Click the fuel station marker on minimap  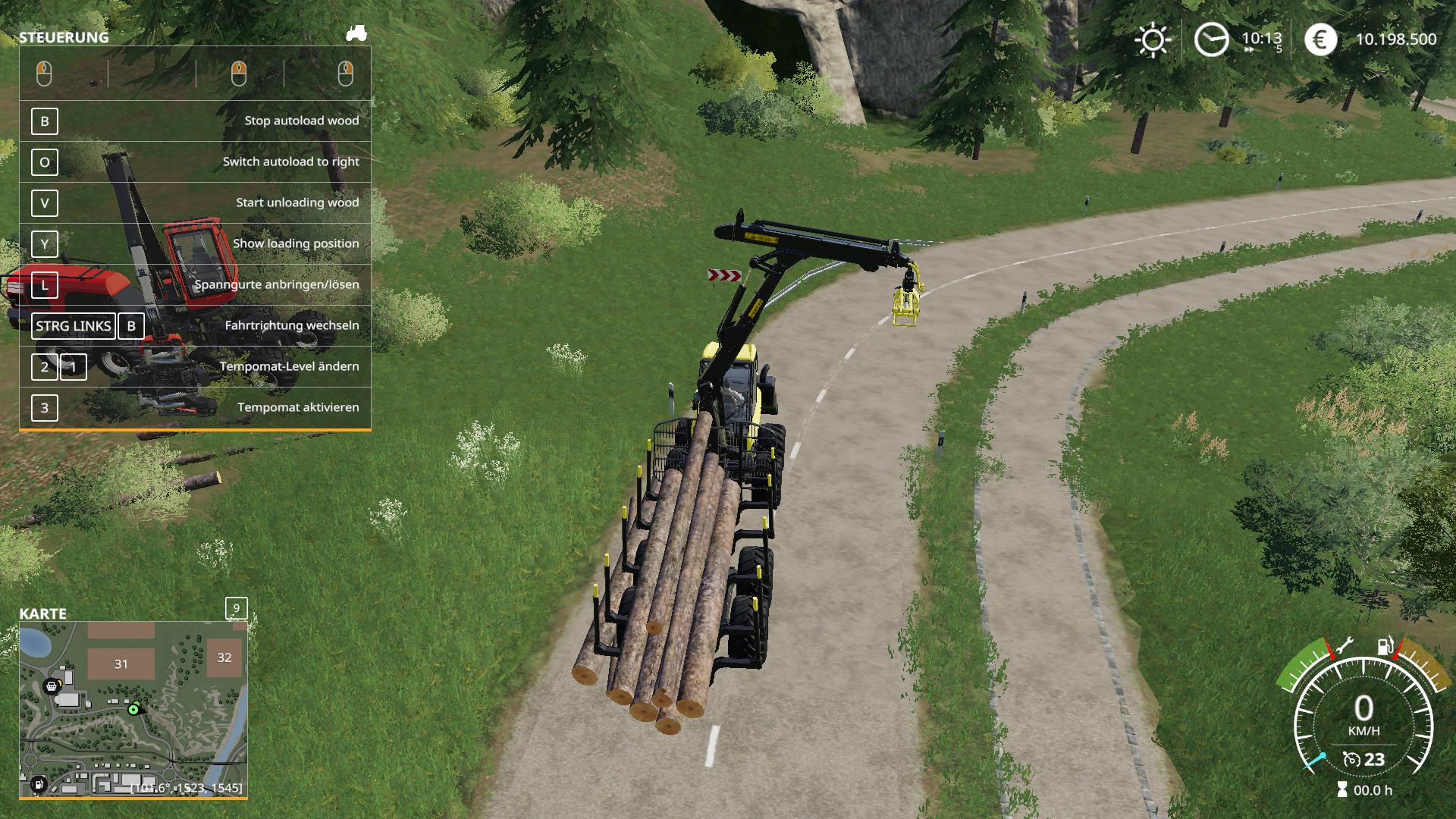click(x=38, y=784)
